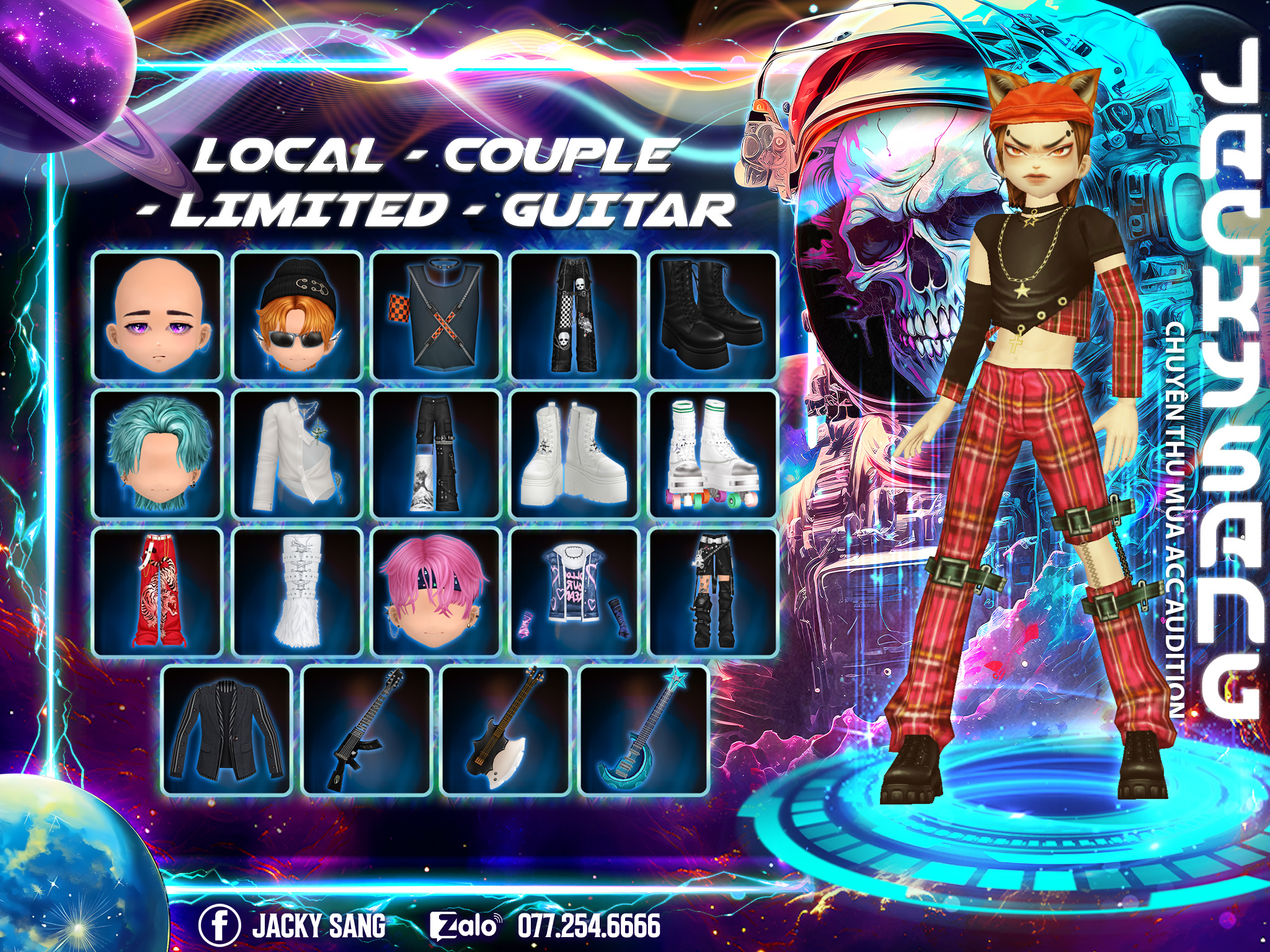Choose the teal hairstyle tile
This screenshot has height=952, width=1270.
[158, 454]
